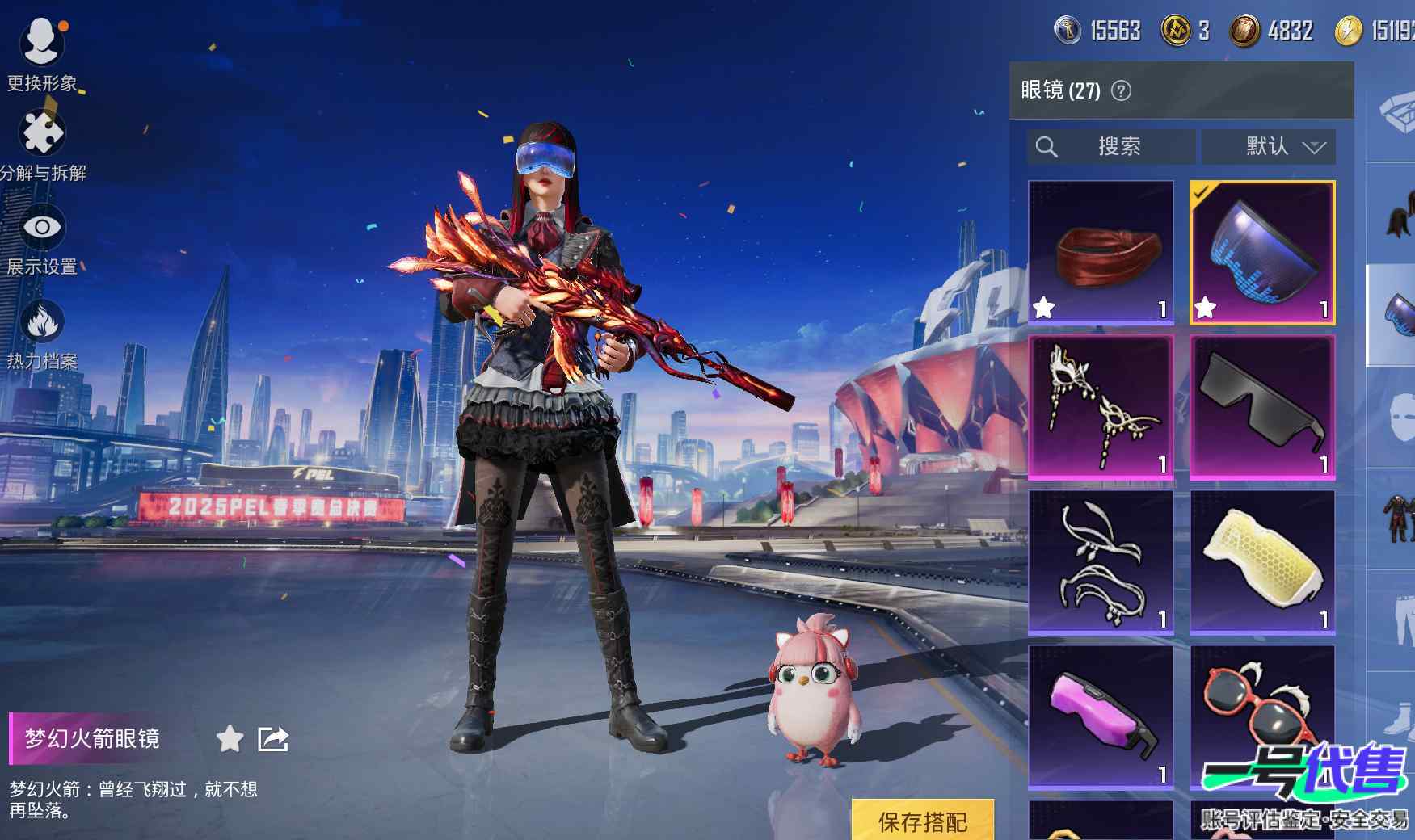Select the red headband eyewear item
Screen dimensions: 1415x840
pos(1101,253)
